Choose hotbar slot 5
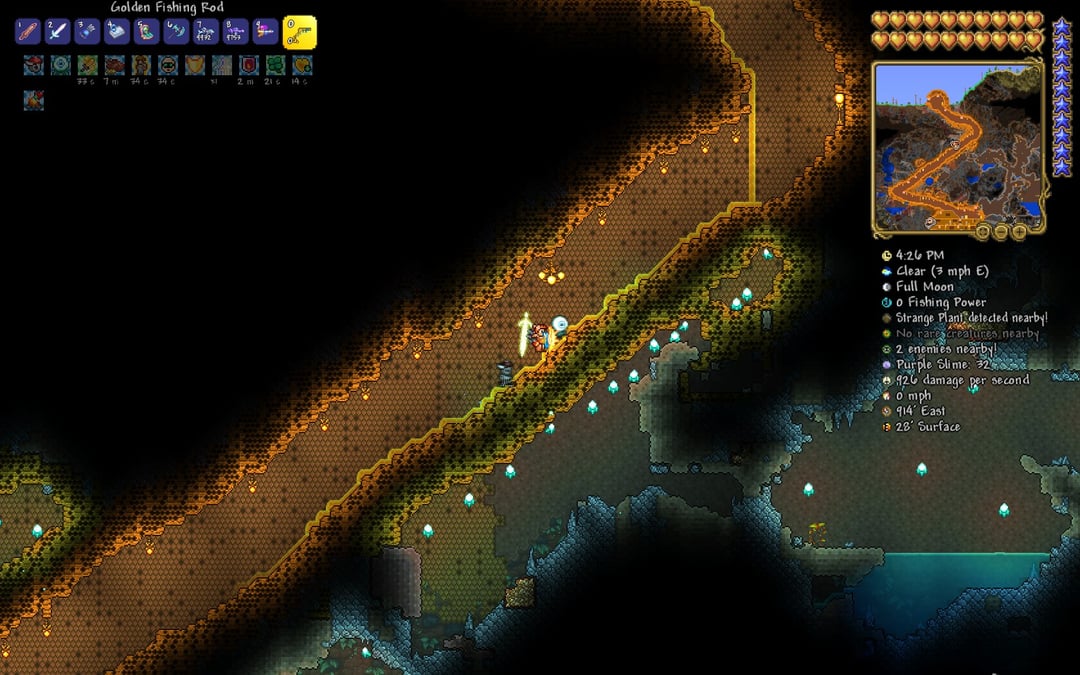1080x675 pixels. click(x=146, y=31)
